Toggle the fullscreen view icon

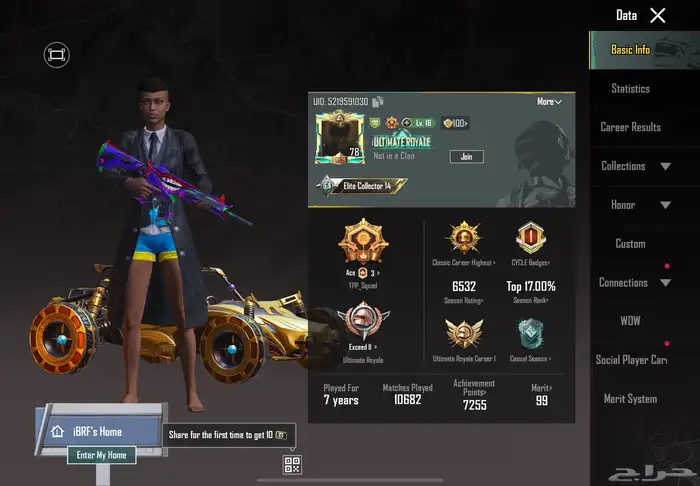[57, 55]
